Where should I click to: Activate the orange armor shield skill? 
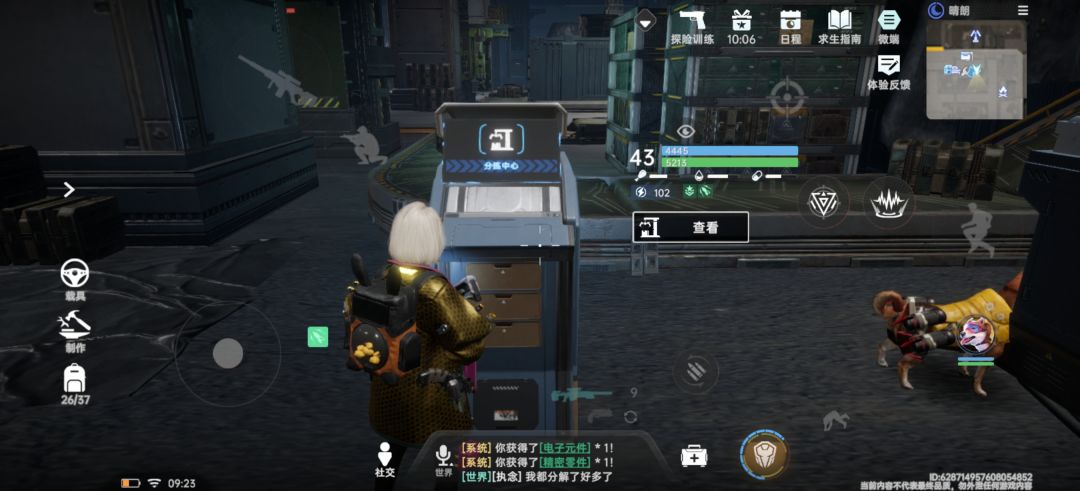(765, 455)
